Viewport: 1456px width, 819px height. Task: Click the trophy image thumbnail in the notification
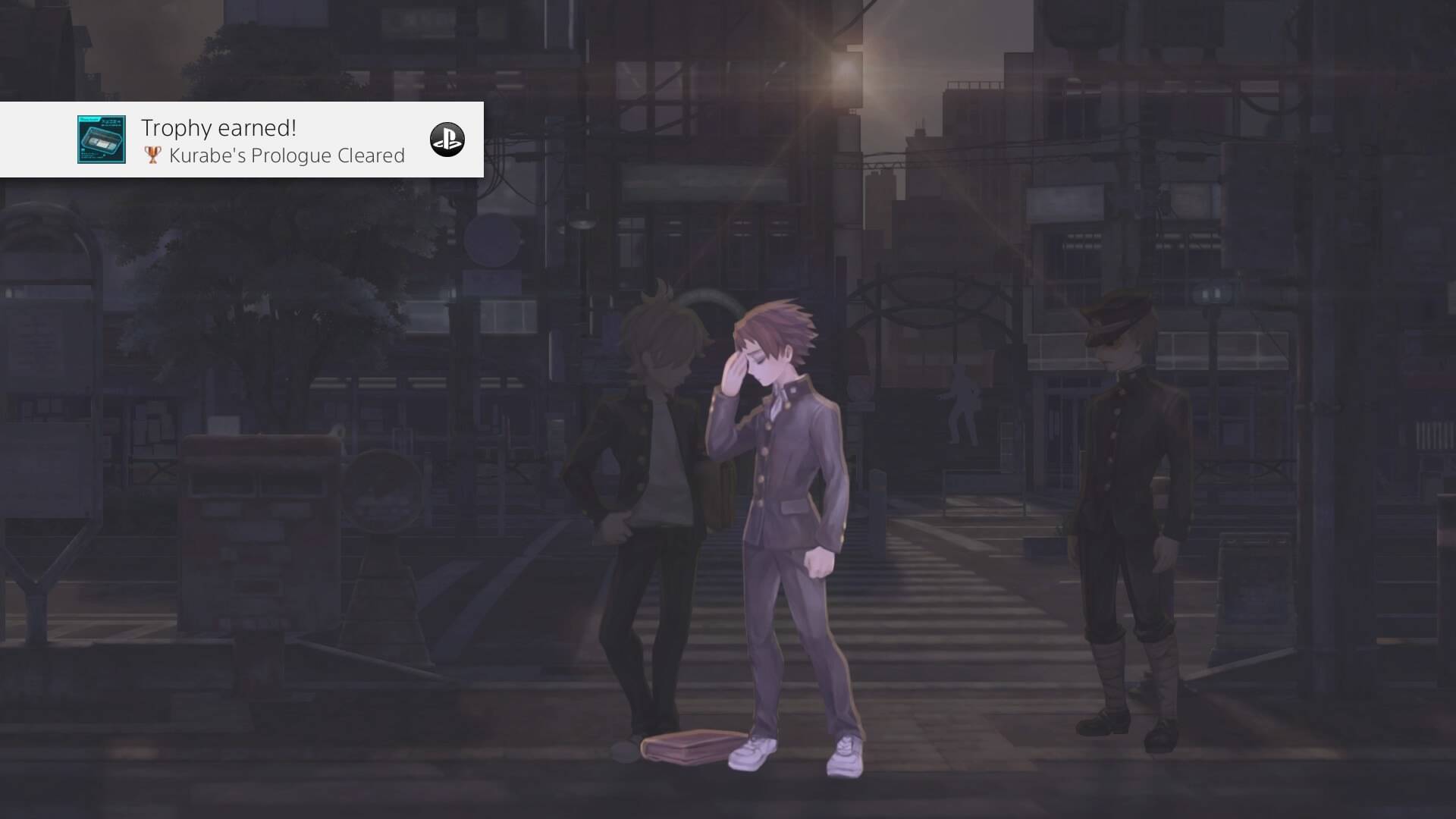pyautogui.click(x=102, y=140)
